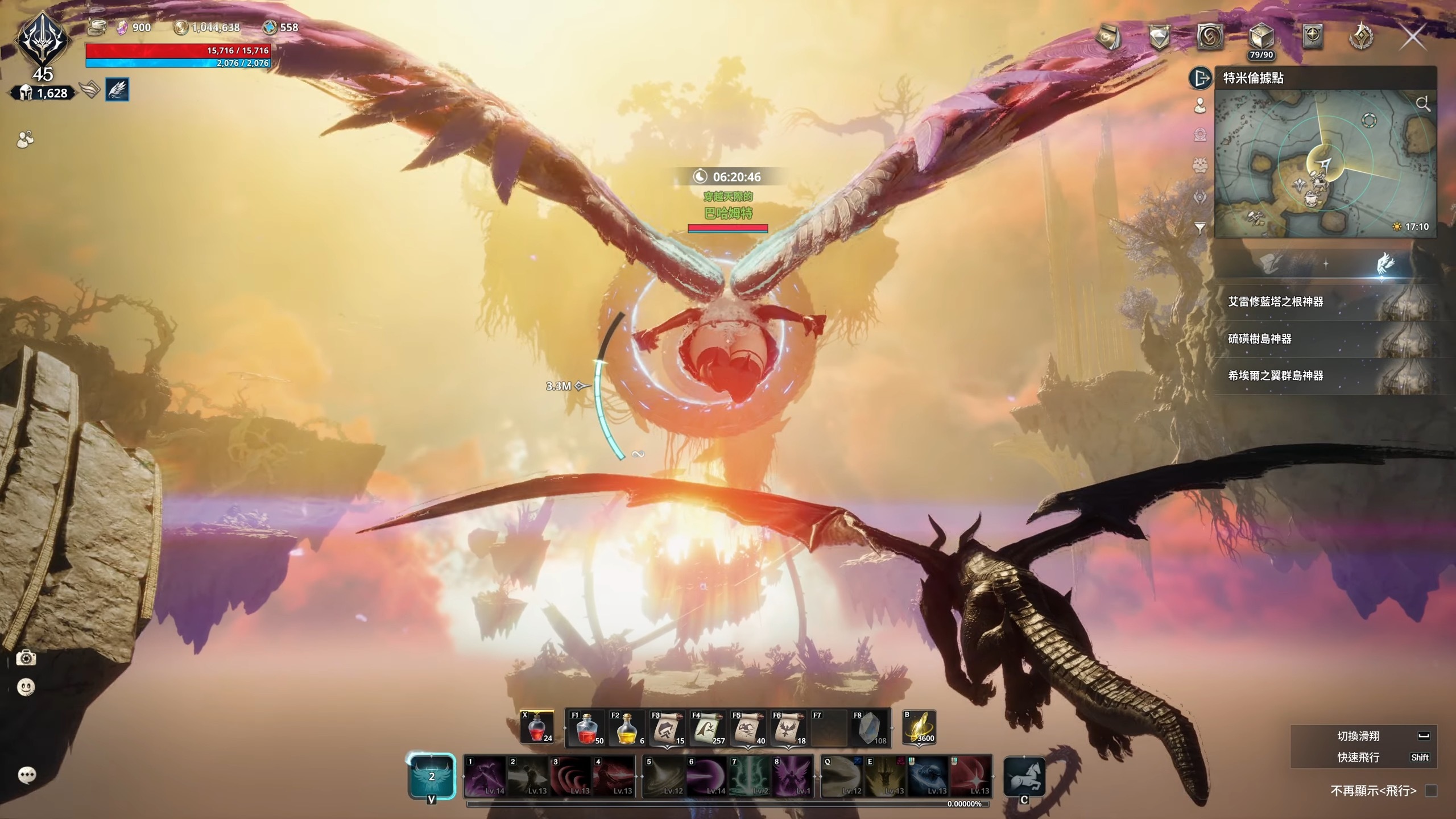Click the exit arrow button beside the minimap title

tap(1201, 78)
